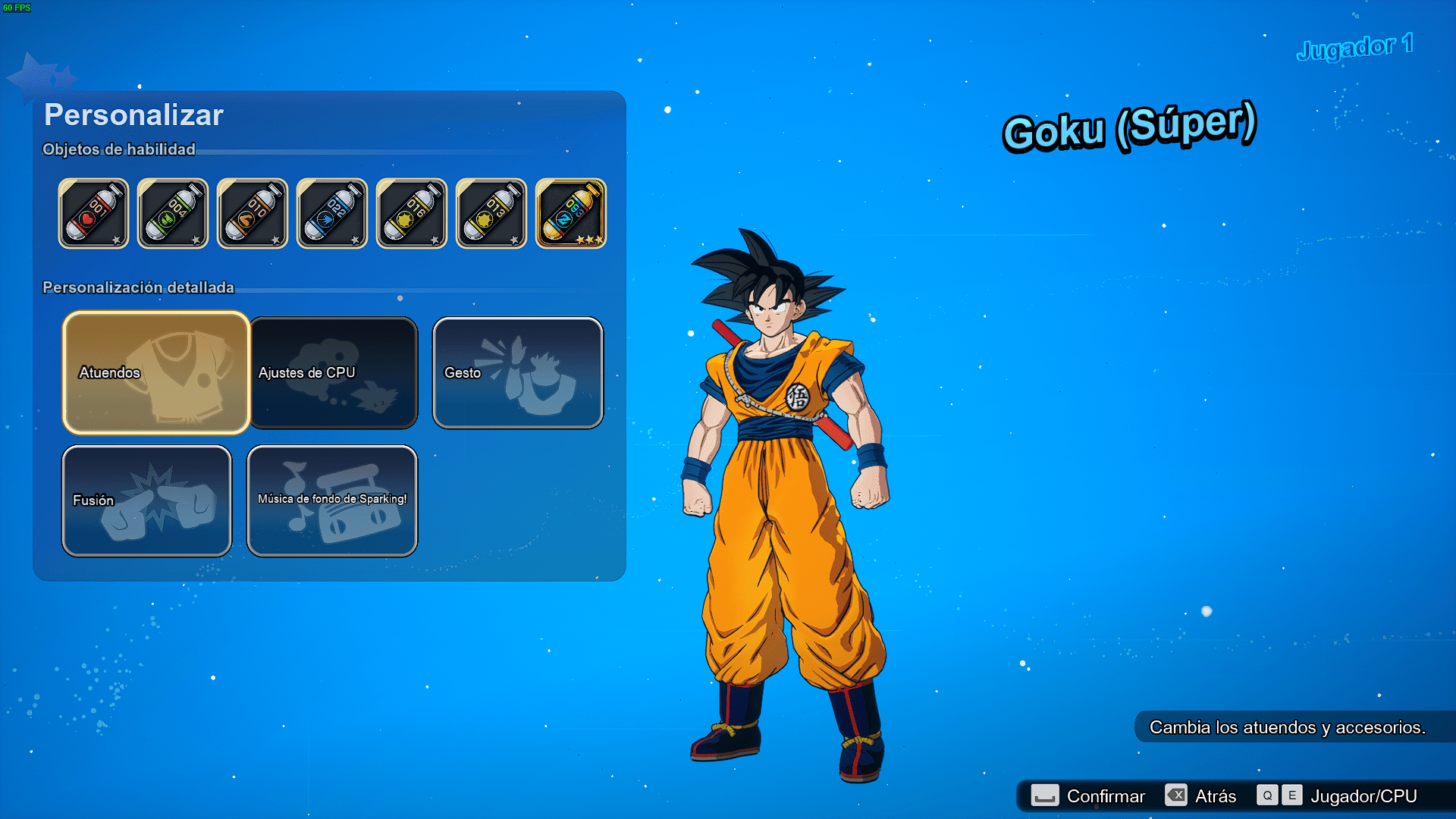Image resolution: width=1456 pixels, height=819 pixels.
Task: Open the Fusión settings tile
Action: [146, 500]
